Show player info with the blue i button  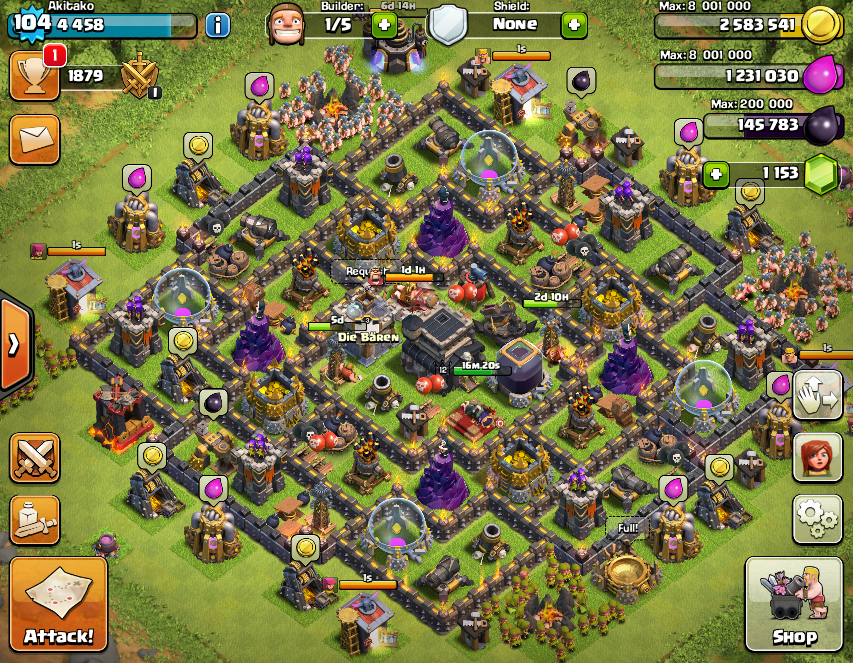pos(217,24)
